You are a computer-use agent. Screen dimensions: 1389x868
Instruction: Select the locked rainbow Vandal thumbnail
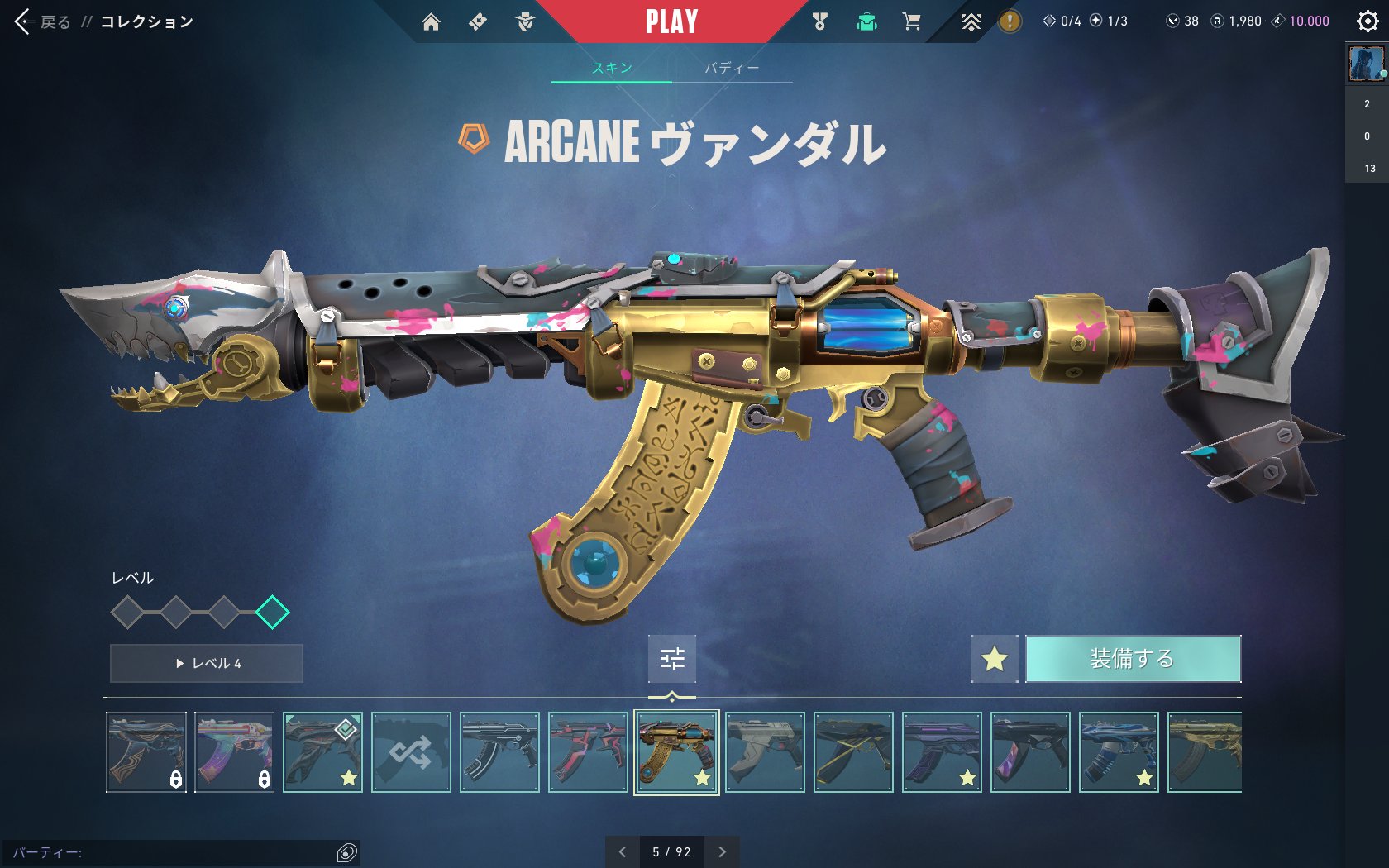pos(235,752)
